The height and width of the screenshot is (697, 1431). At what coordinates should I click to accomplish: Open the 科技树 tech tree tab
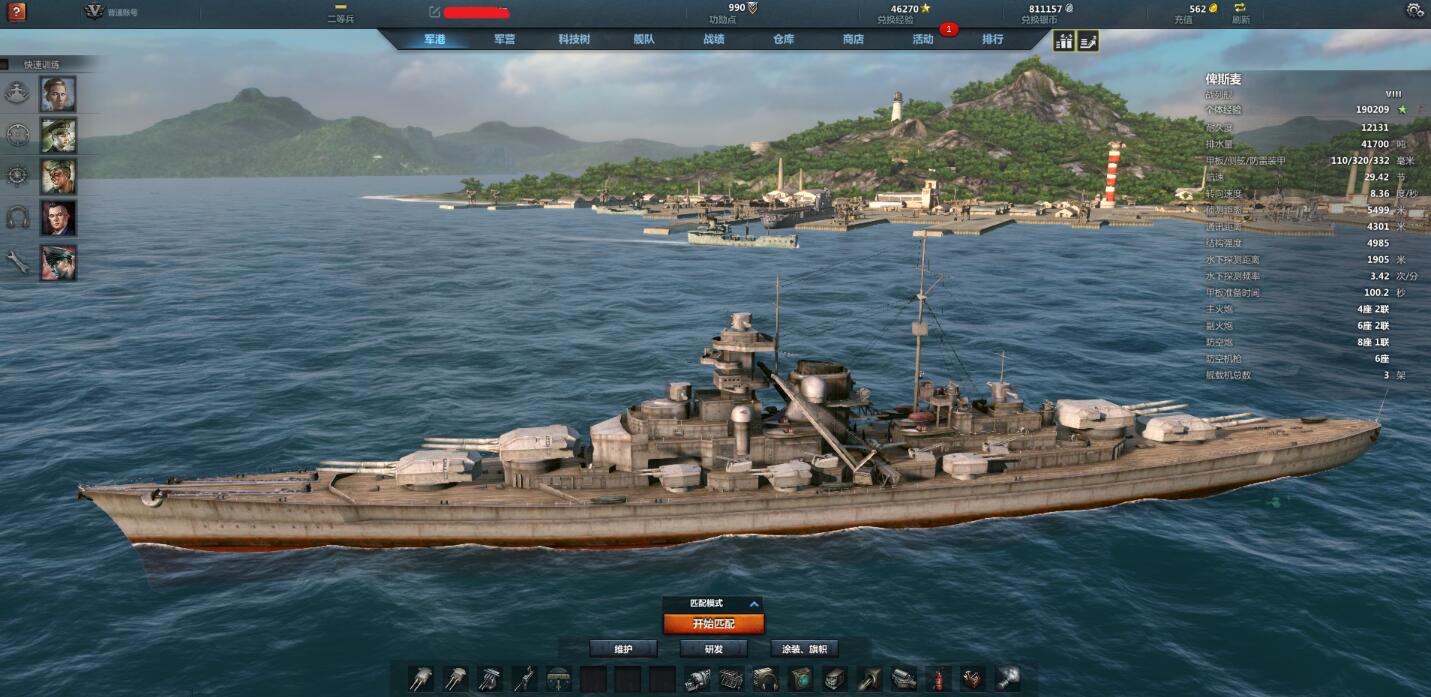(x=574, y=40)
